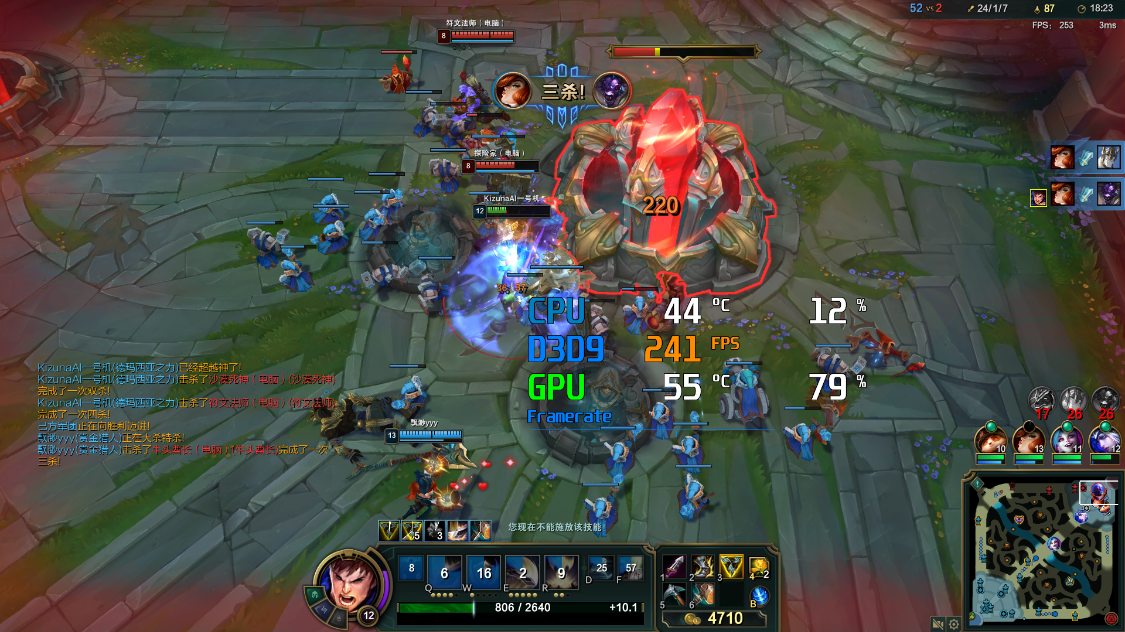This screenshot has width=1125, height=632.
Task: Select the pickaxe in item slot 5
Action: 675,595
